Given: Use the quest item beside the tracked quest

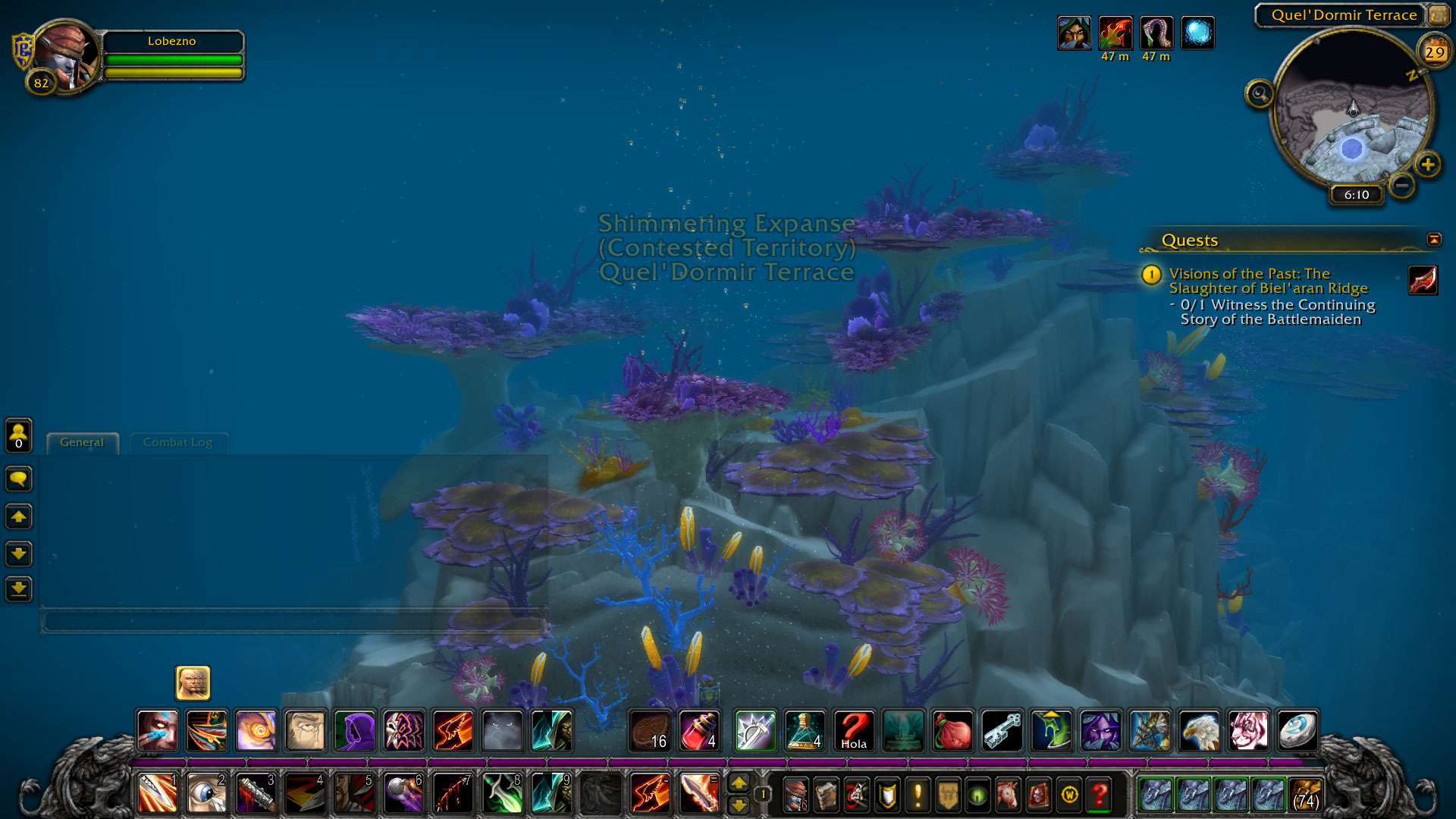Looking at the screenshot, I should 1423,280.
